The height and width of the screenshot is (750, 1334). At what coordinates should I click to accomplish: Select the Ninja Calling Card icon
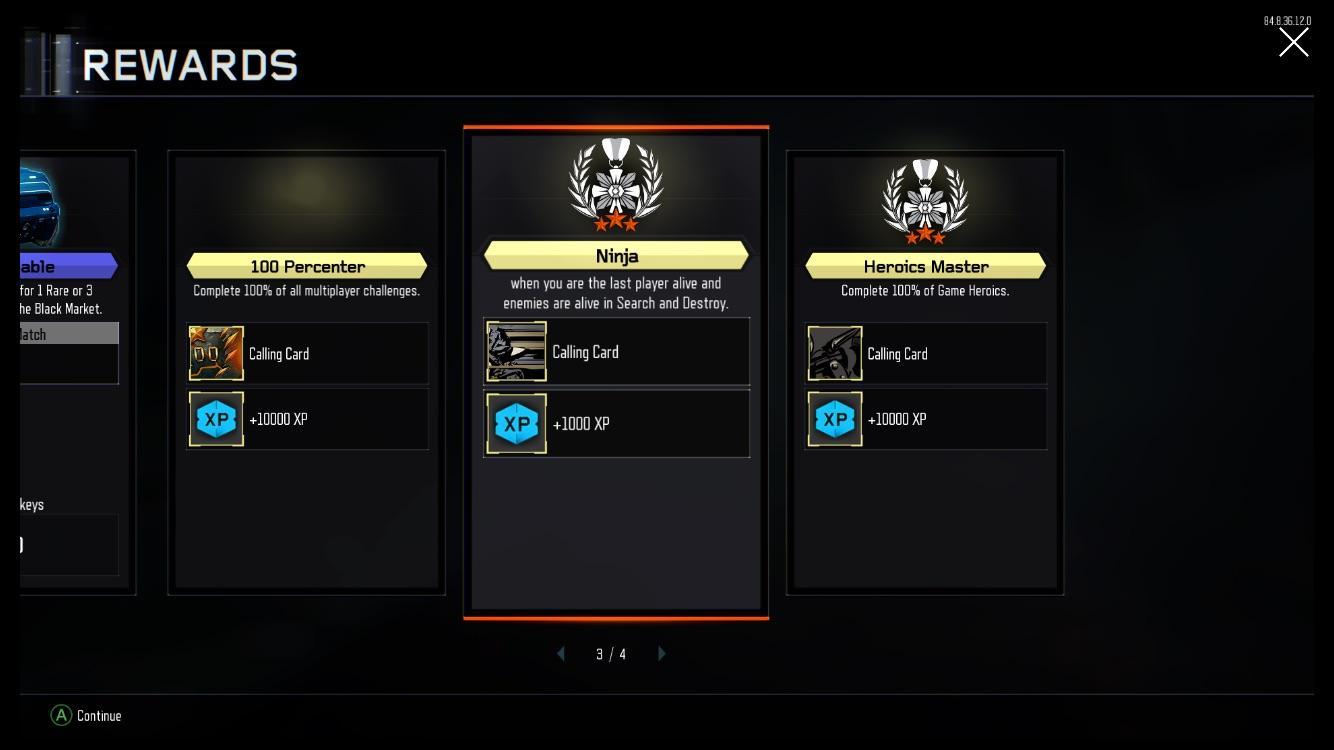(516, 351)
